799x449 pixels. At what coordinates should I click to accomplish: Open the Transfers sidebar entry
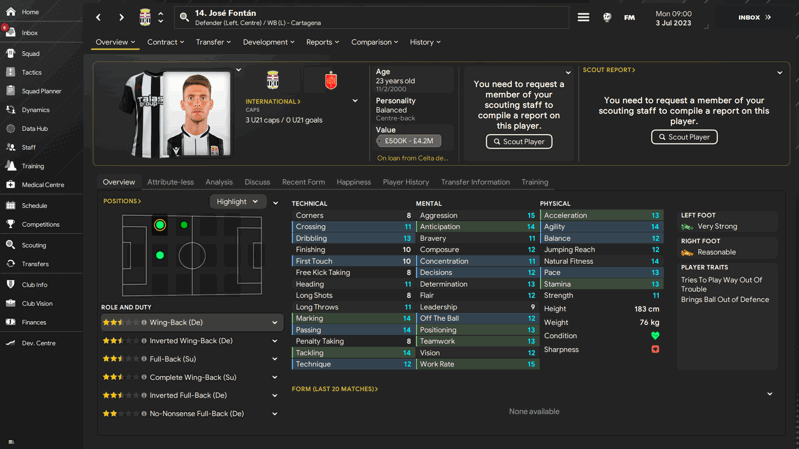[35, 264]
